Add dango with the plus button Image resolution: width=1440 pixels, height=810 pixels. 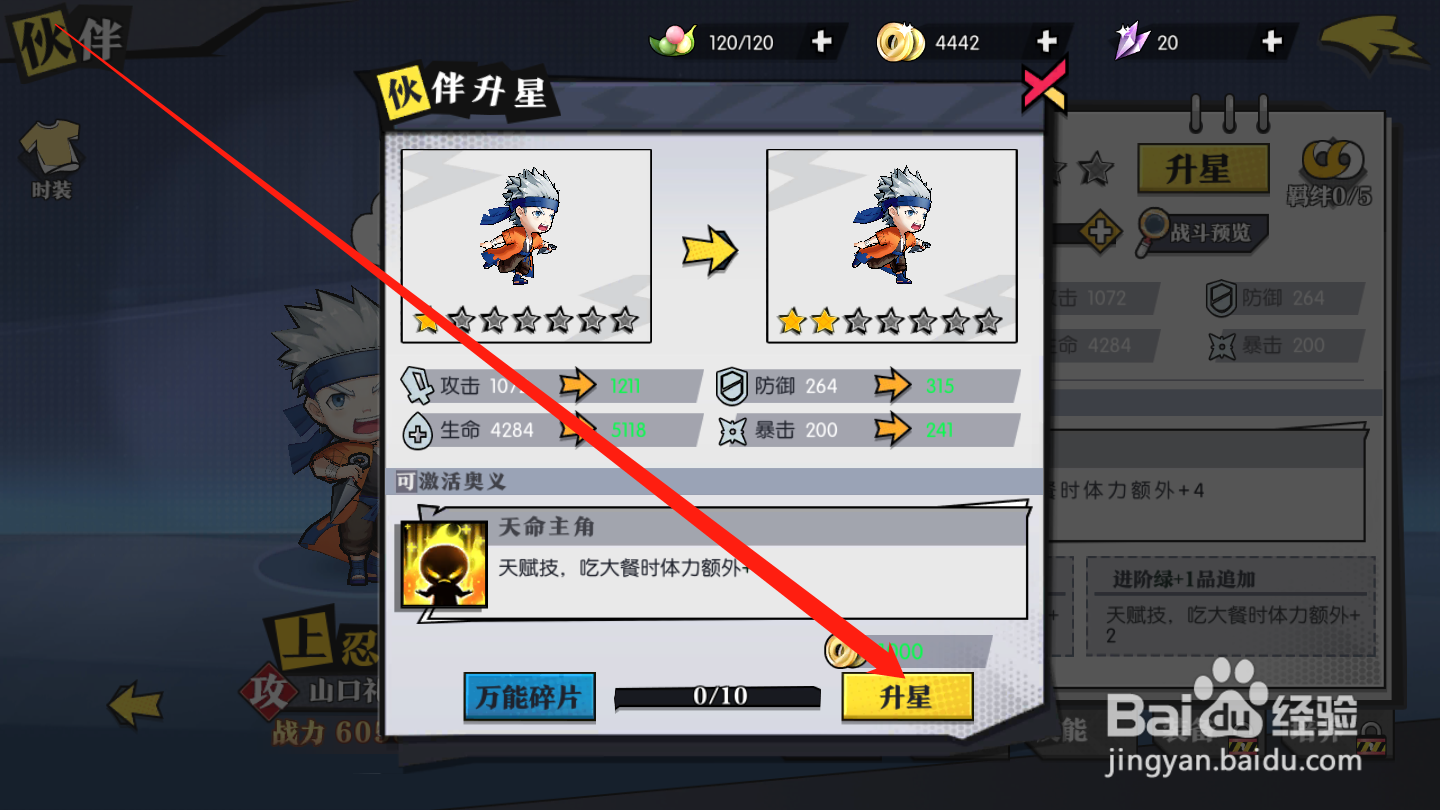(820, 41)
